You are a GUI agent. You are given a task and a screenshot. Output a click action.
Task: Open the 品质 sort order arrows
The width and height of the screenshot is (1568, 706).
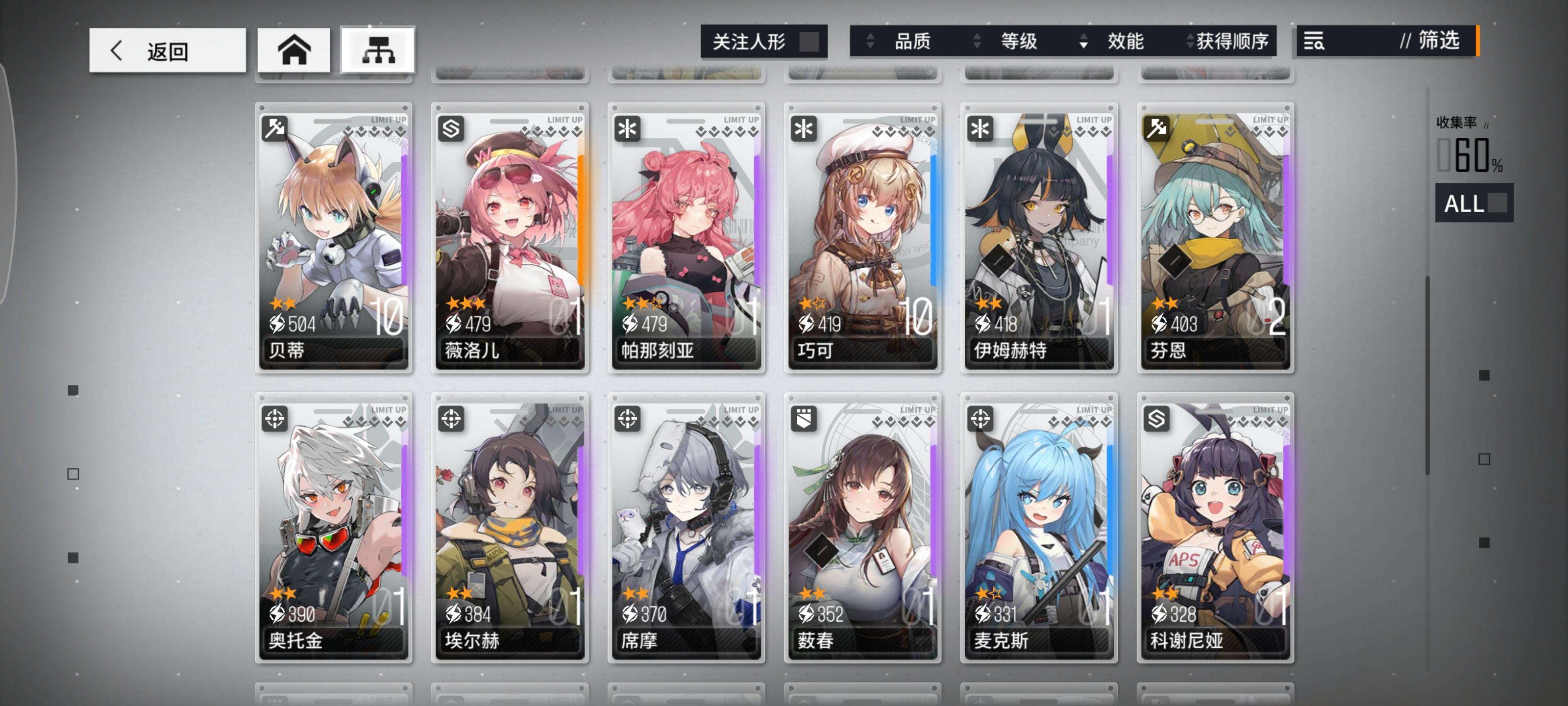click(x=870, y=41)
